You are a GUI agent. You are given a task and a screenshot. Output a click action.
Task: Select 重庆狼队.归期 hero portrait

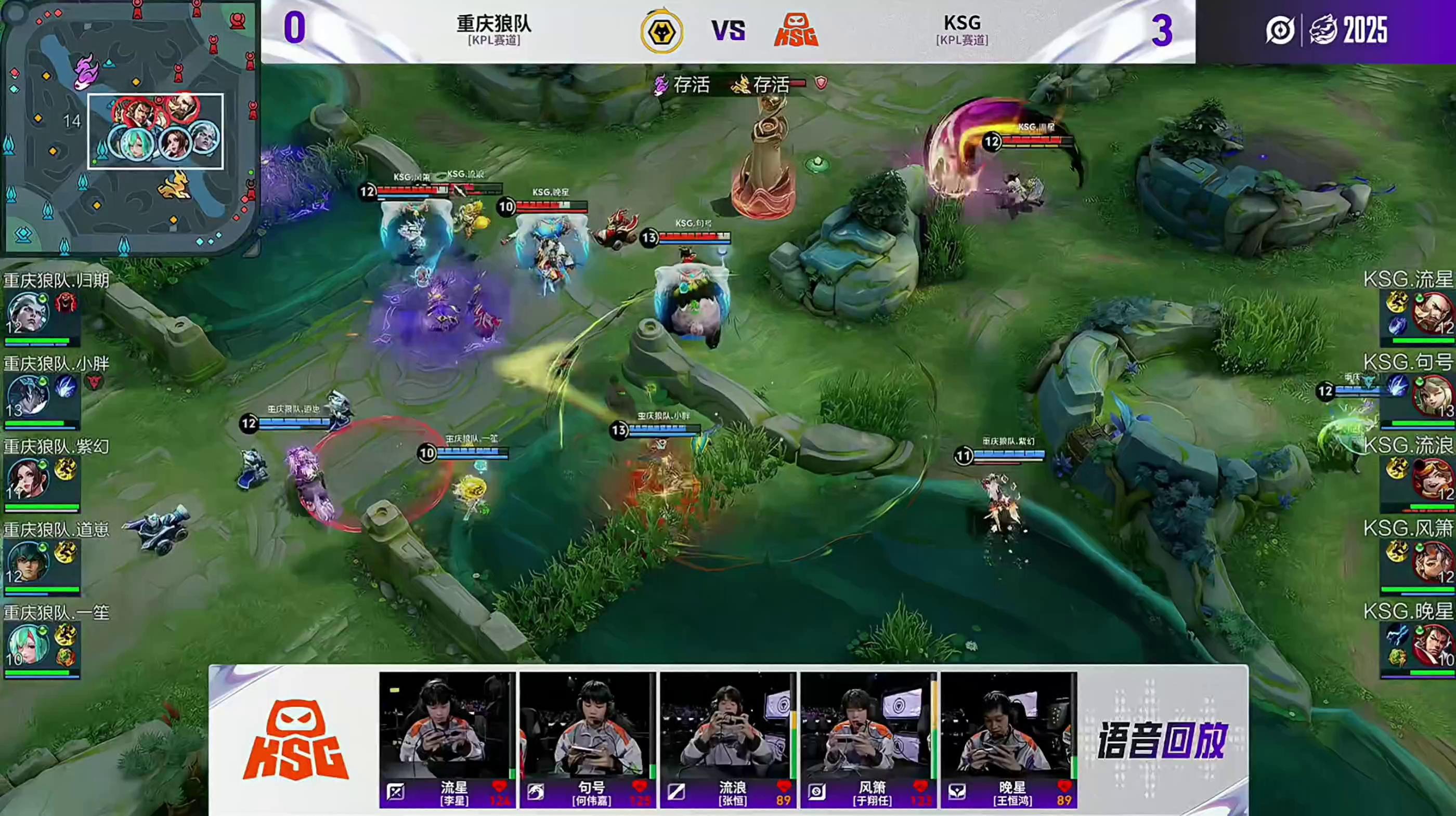point(27,312)
